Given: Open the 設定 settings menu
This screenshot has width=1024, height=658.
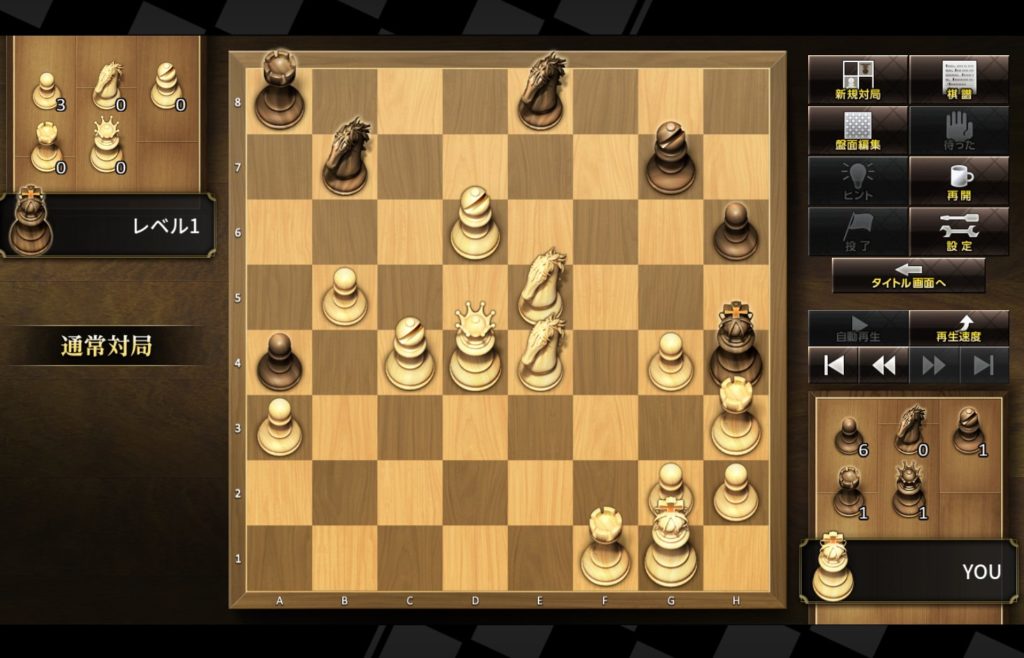Looking at the screenshot, I should [959, 232].
